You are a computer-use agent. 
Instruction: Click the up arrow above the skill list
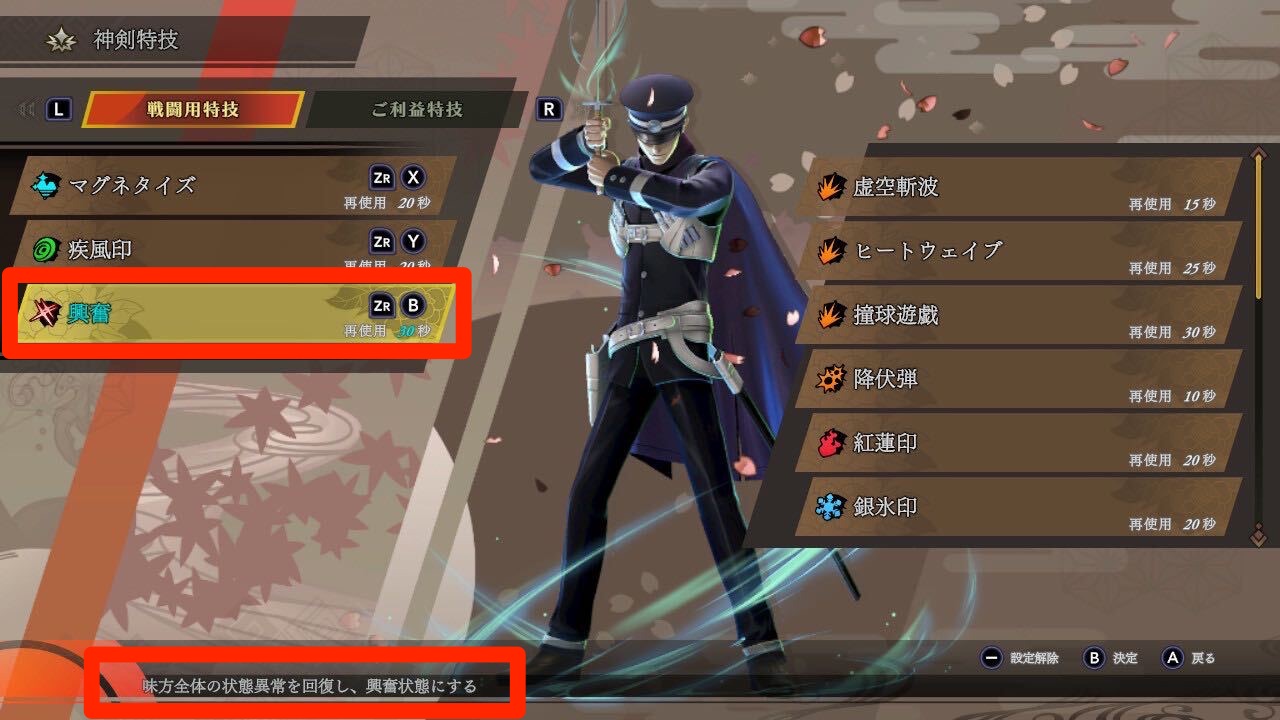pos(1257,152)
